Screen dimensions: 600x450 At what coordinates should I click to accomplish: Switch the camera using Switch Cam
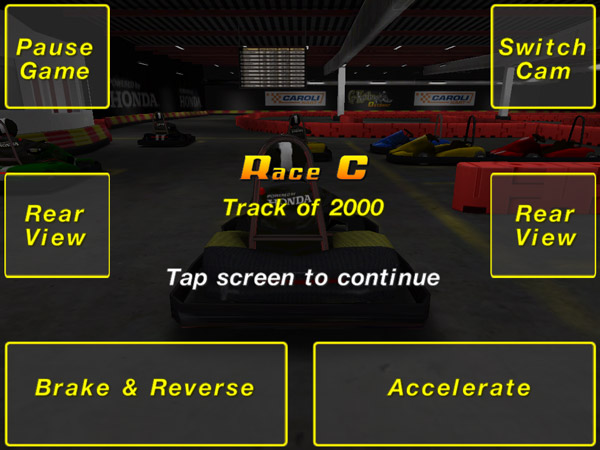coord(543,58)
